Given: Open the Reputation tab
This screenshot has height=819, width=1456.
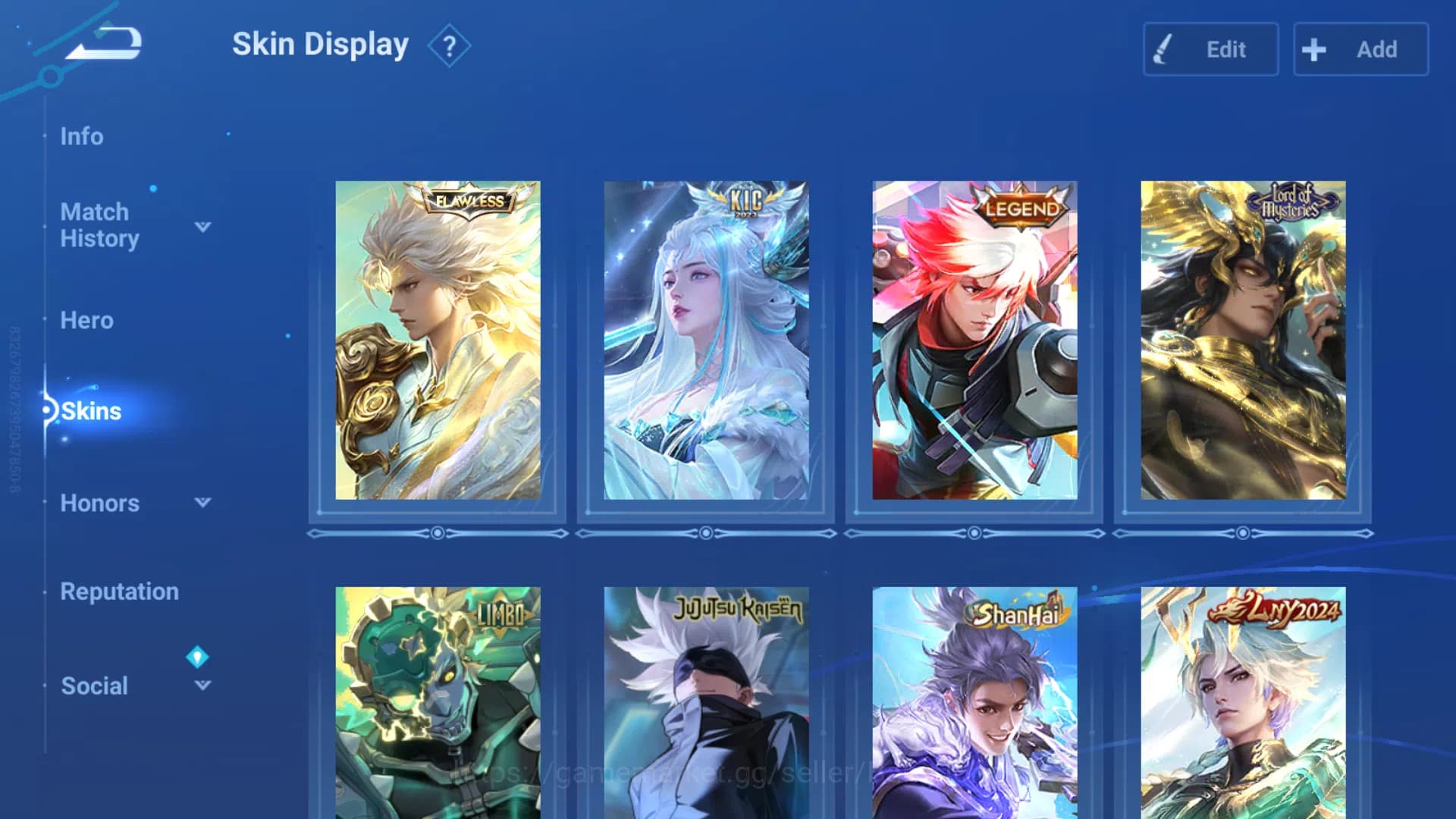Looking at the screenshot, I should tap(120, 591).
